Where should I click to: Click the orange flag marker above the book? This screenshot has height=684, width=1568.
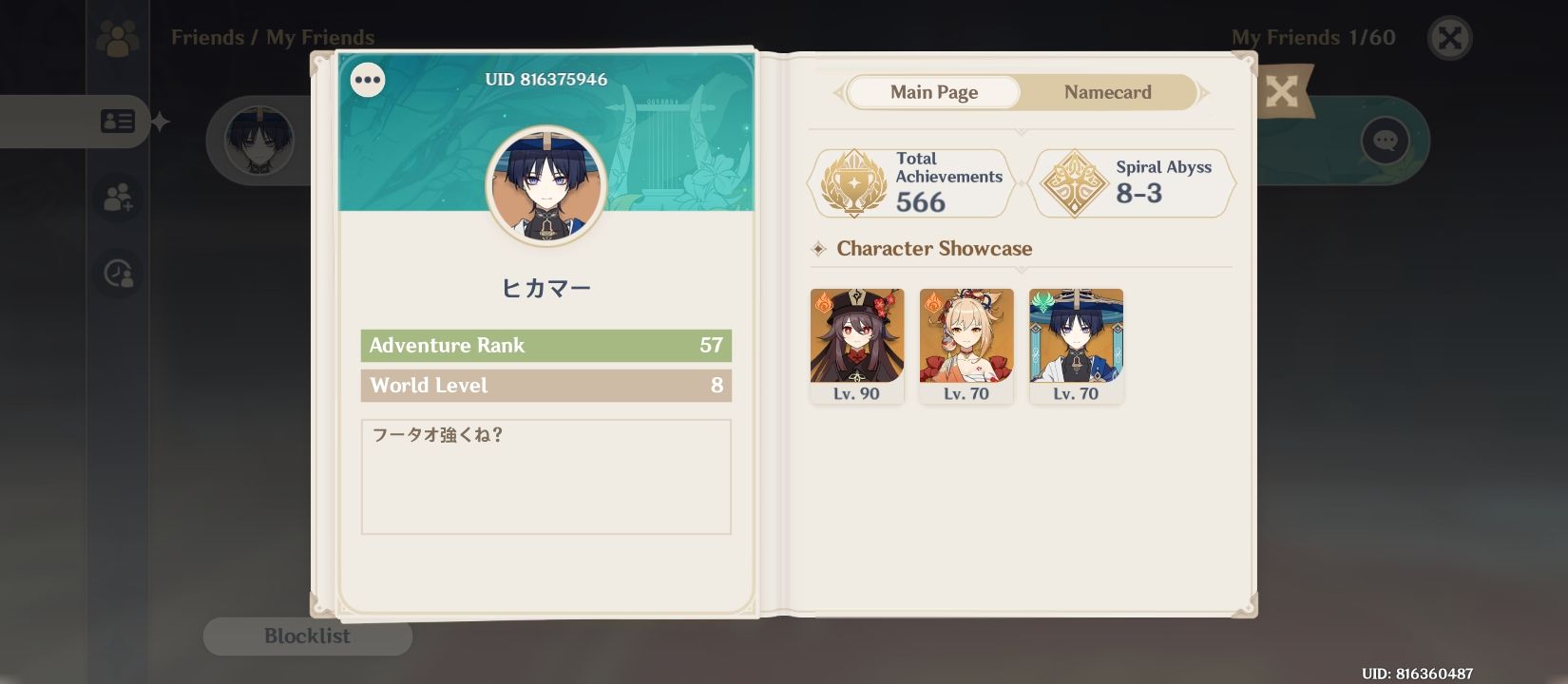(x=1287, y=92)
